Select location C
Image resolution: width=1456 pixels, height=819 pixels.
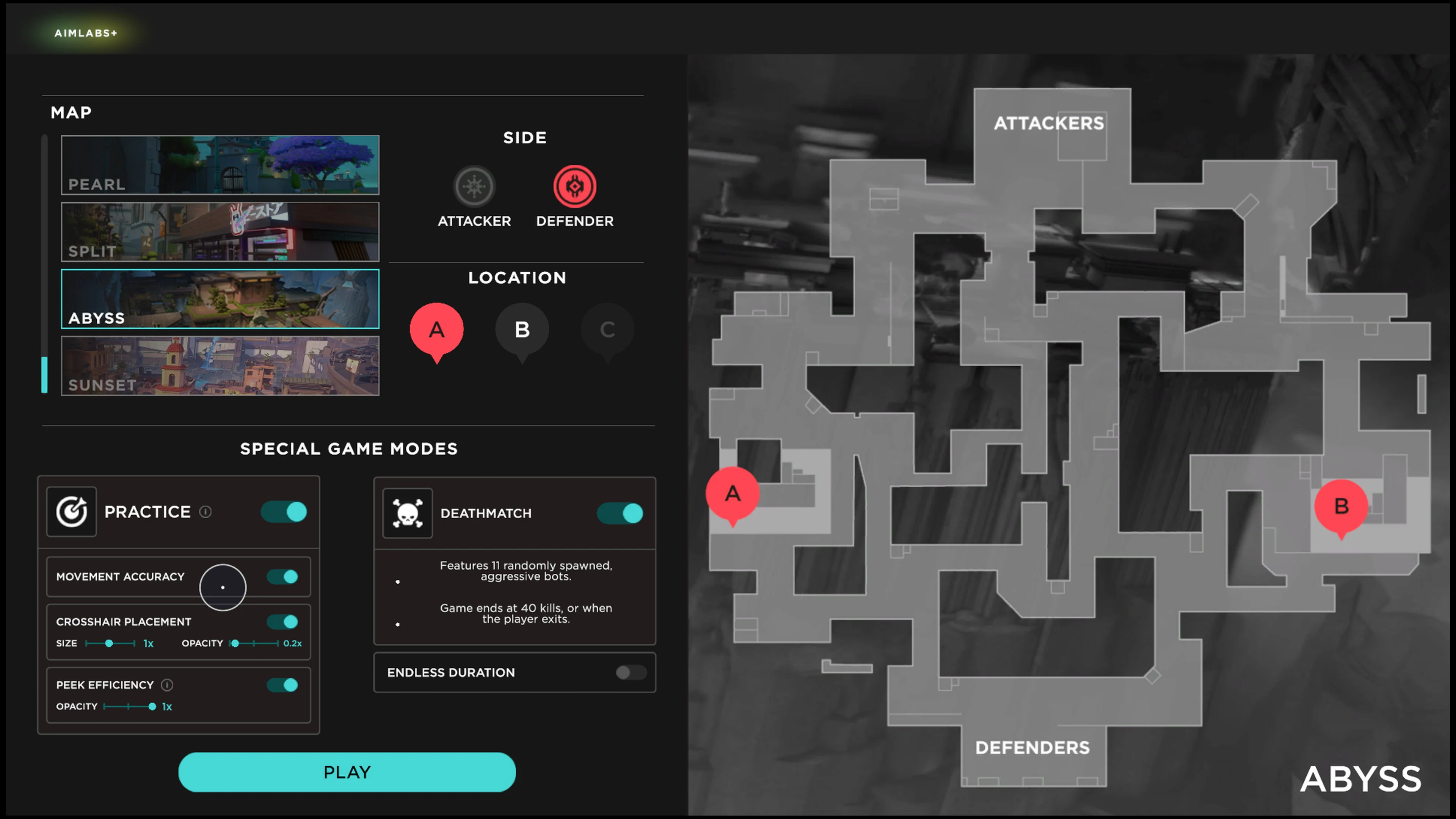click(x=607, y=329)
